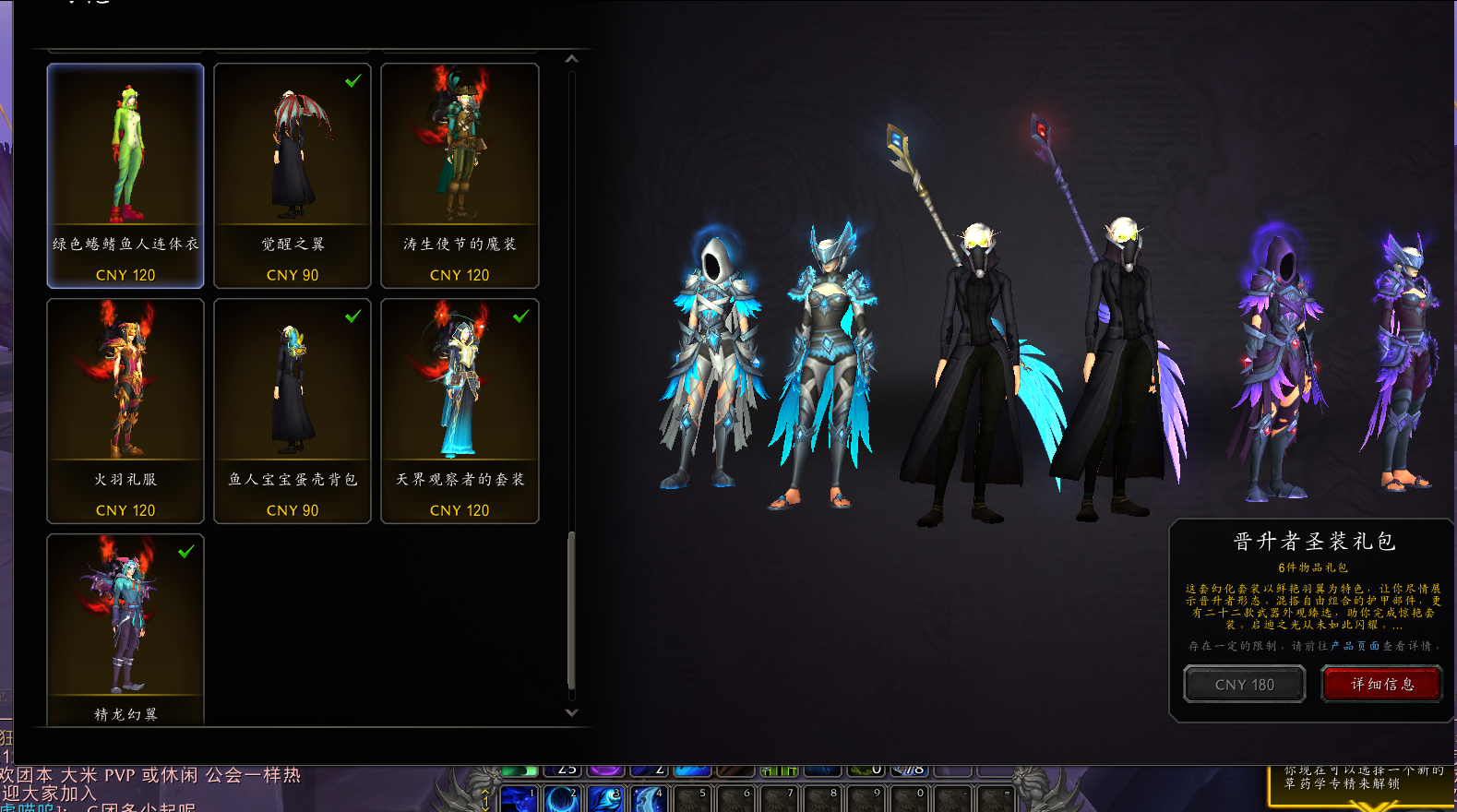
Task: Buy the bundle for CNY 180
Action: coord(1244,685)
